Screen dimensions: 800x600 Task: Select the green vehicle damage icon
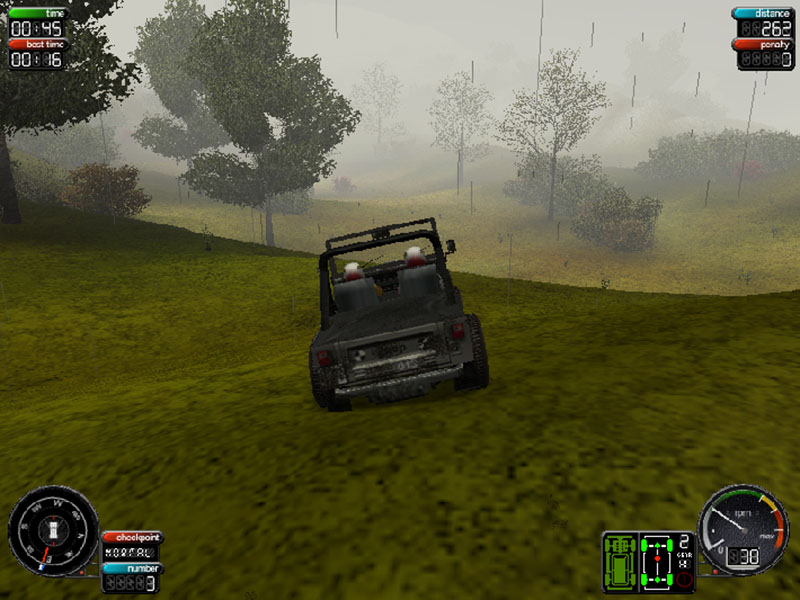point(620,561)
